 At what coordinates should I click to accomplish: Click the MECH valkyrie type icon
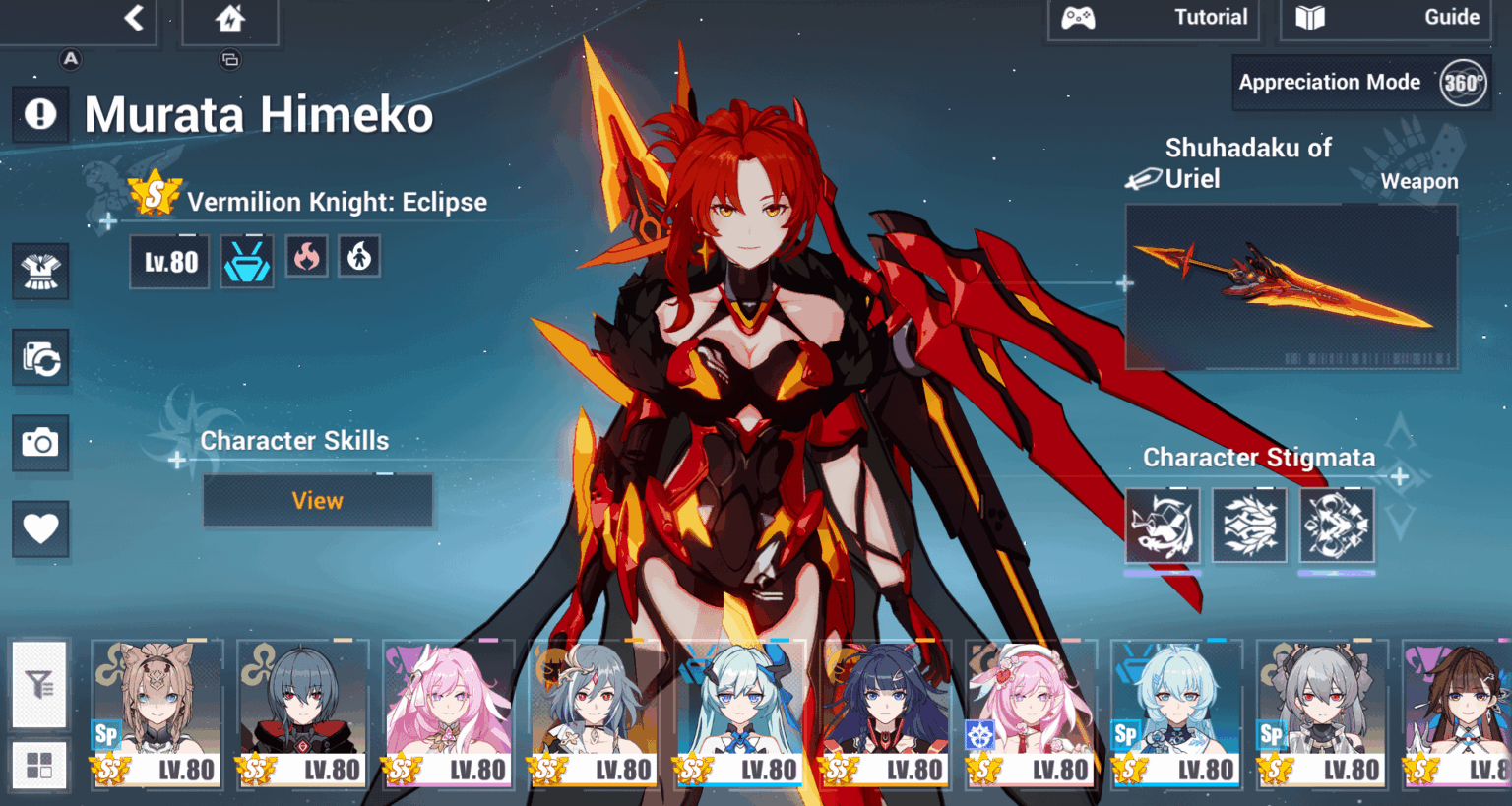[246, 257]
